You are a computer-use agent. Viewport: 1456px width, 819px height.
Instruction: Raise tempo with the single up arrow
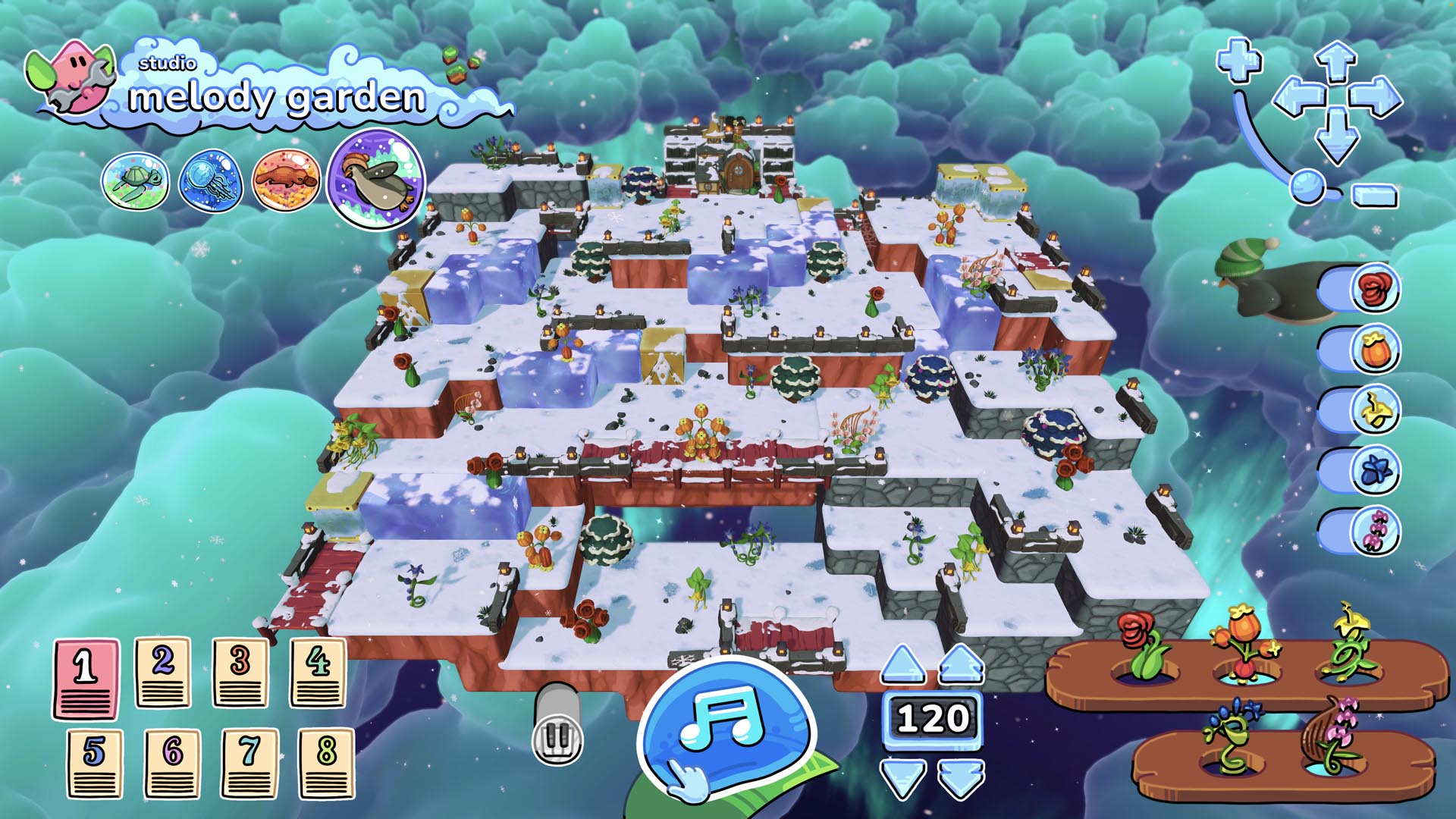902,664
